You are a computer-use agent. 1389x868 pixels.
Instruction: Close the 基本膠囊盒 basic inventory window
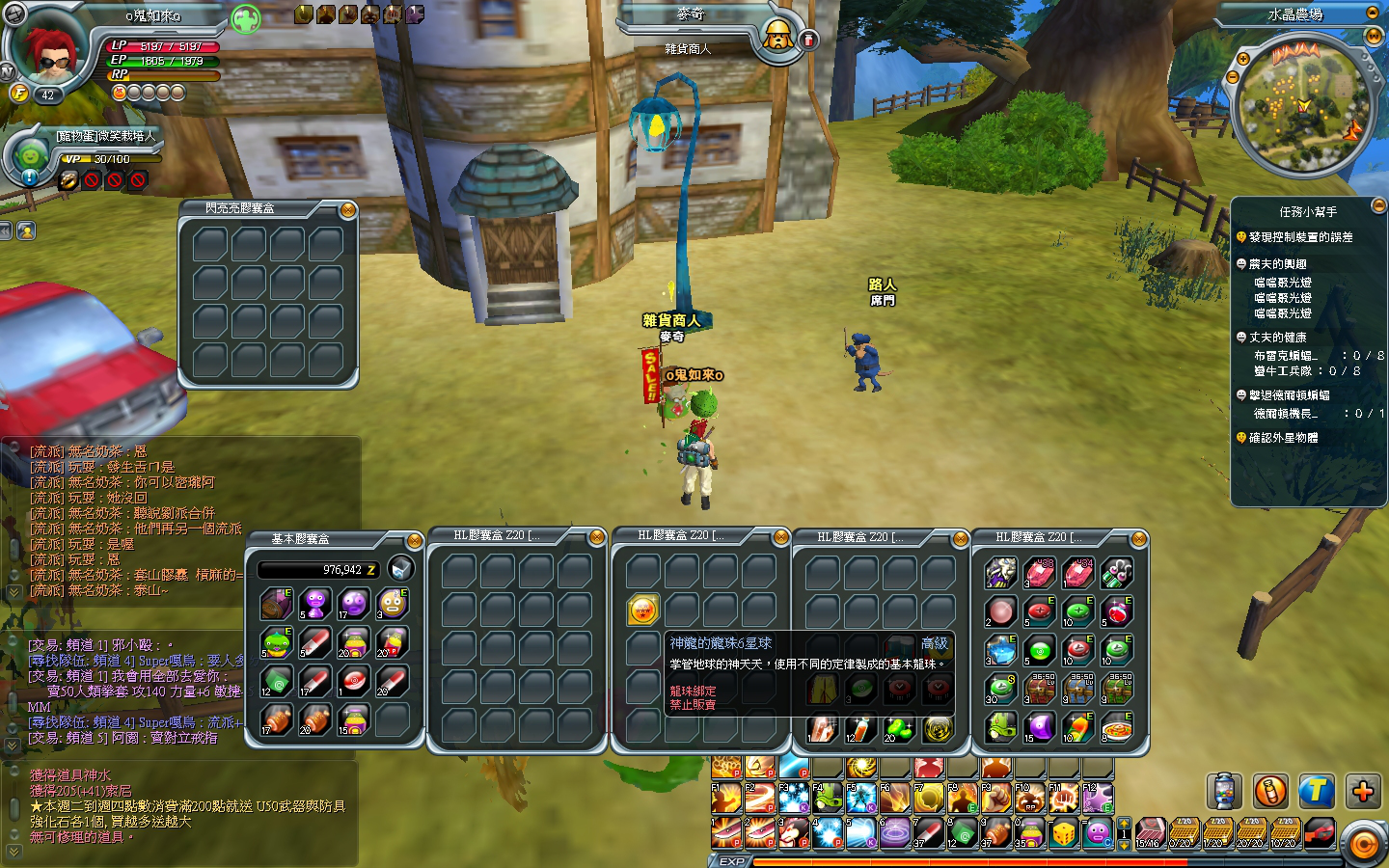pyautogui.click(x=414, y=540)
